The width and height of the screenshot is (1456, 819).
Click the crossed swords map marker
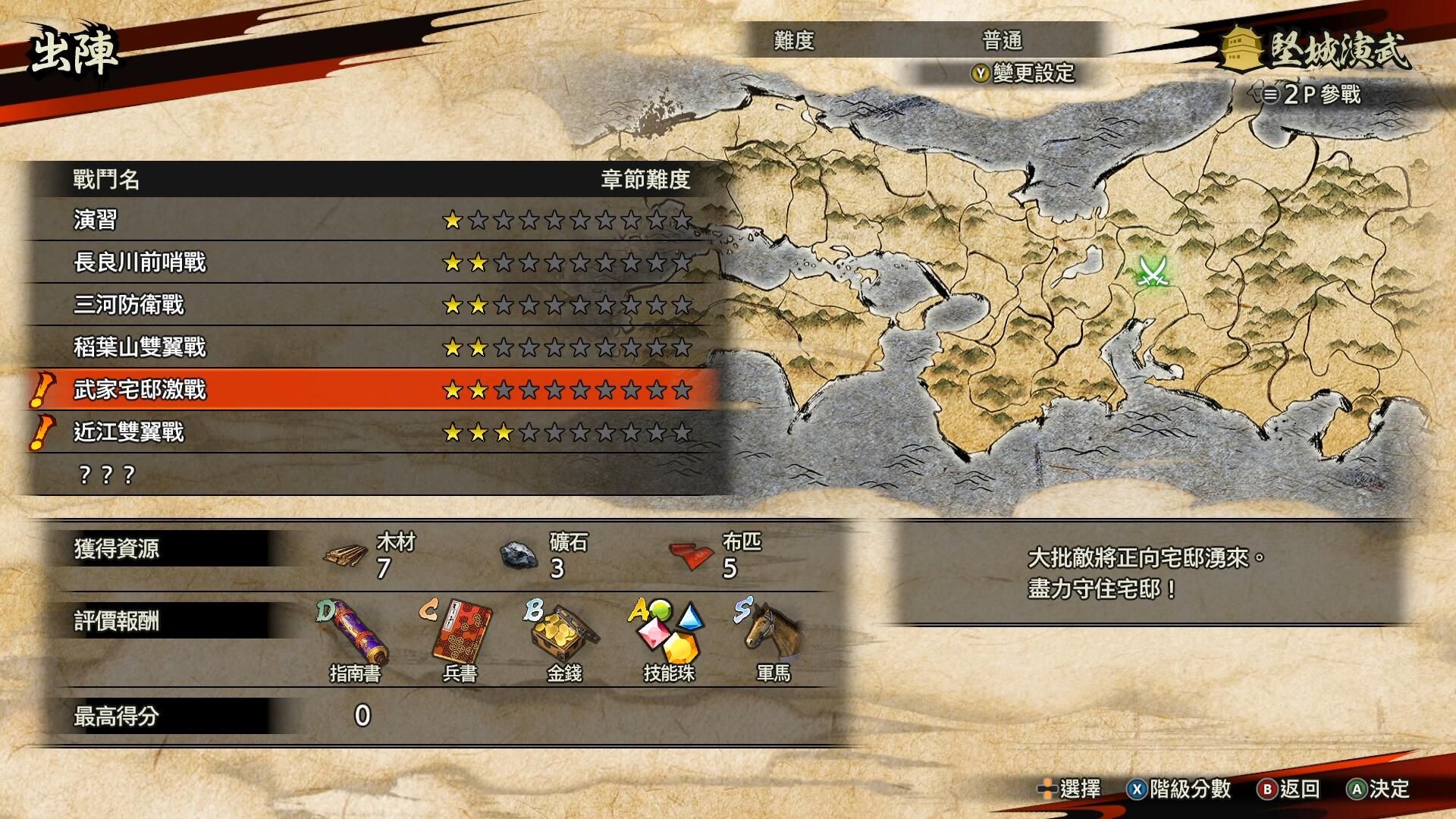[1153, 270]
